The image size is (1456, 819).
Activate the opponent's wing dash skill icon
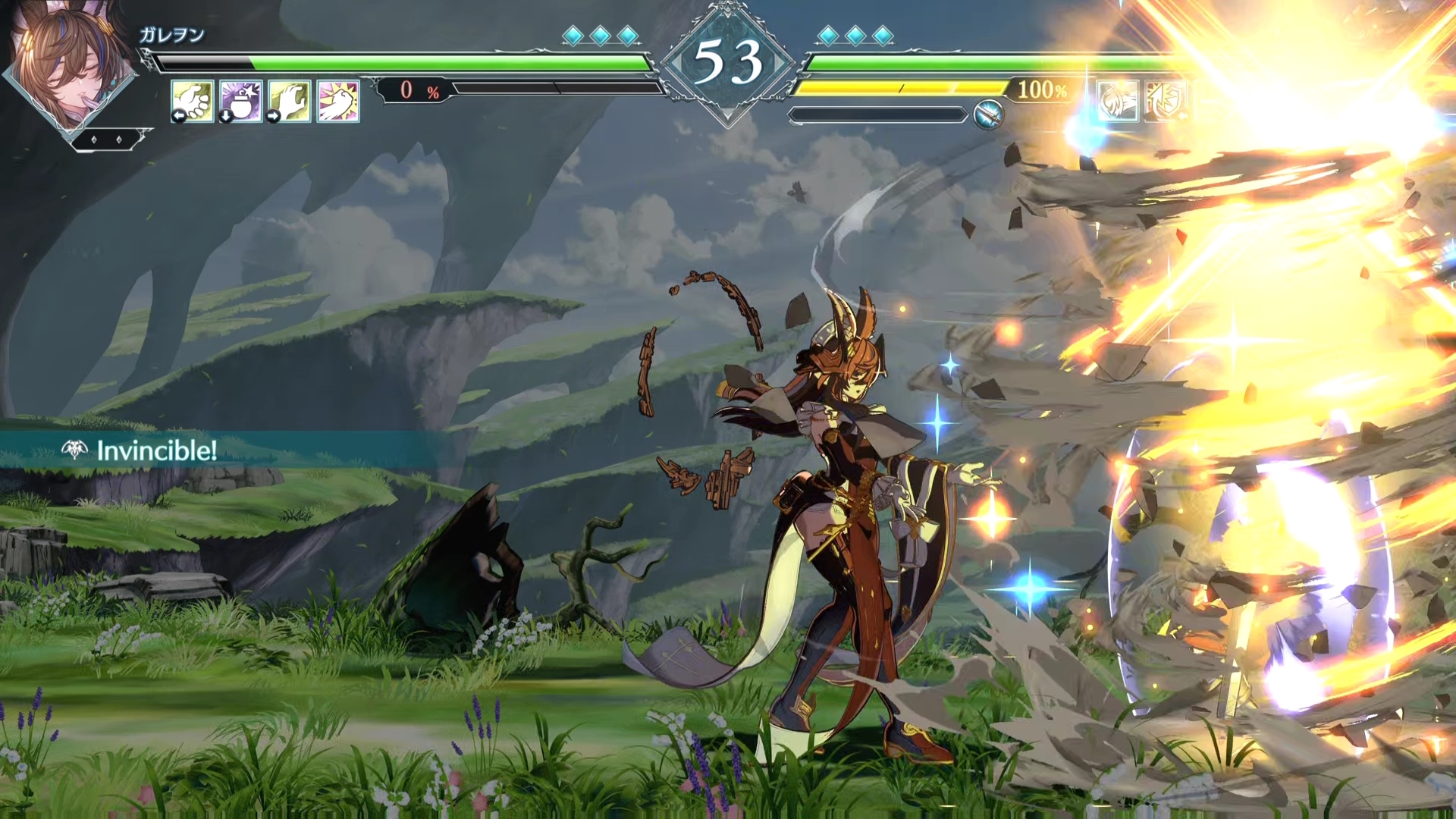click(x=1118, y=101)
